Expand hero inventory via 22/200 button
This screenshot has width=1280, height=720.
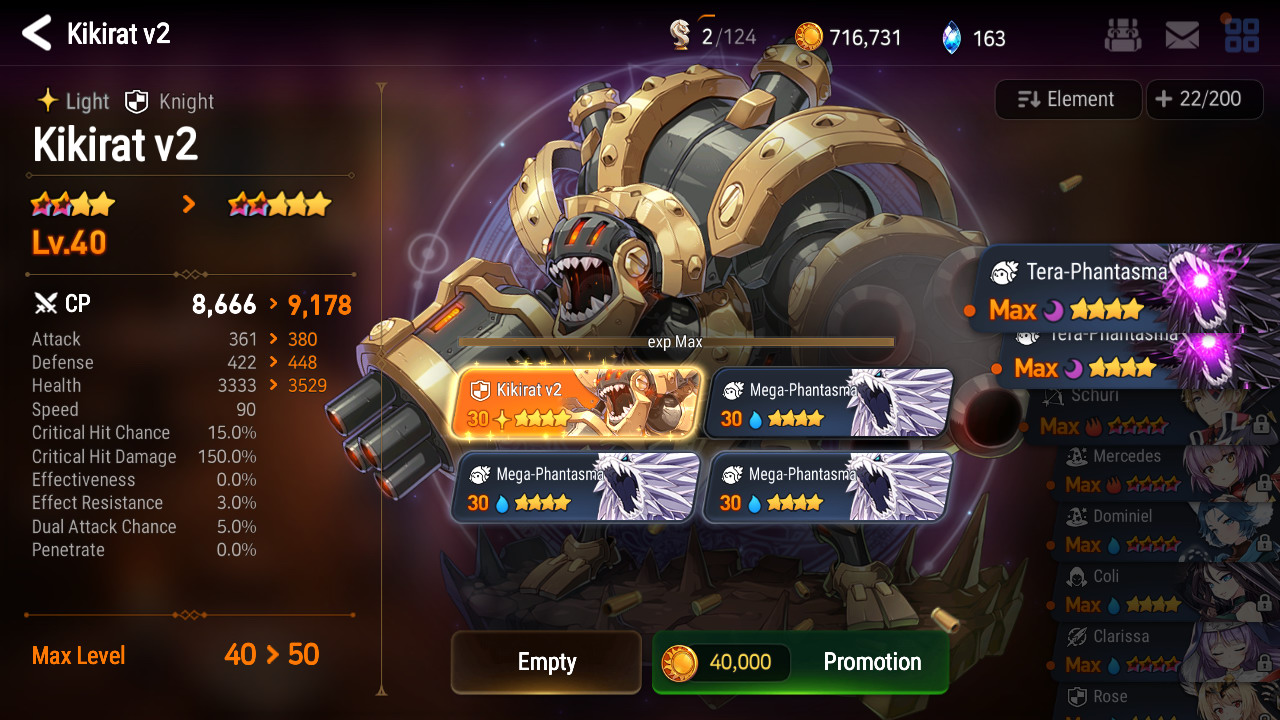click(x=1197, y=99)
